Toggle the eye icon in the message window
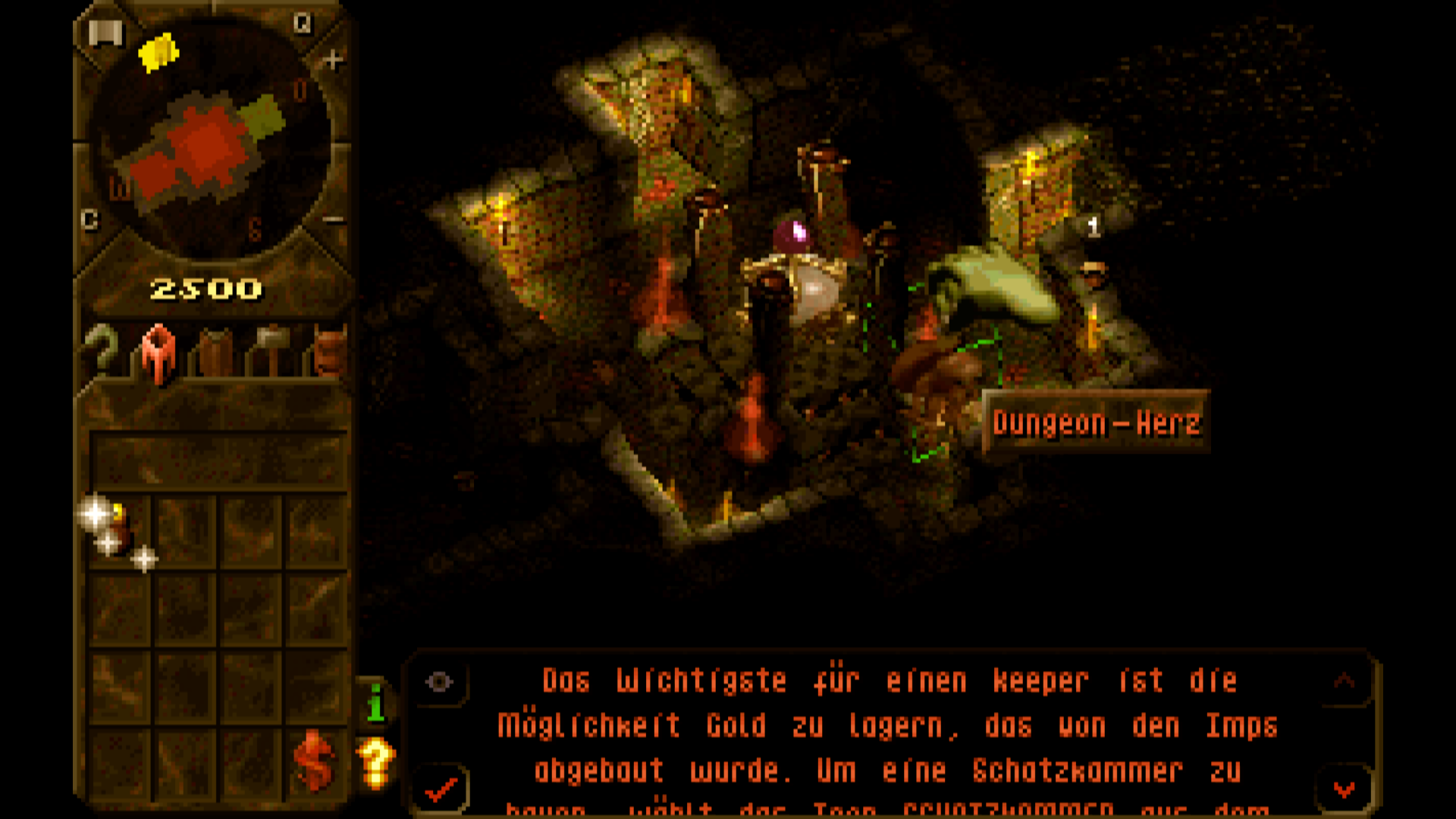Image resolution: width=1456 pixels, height=819 pixels. (x=438, y=682)
